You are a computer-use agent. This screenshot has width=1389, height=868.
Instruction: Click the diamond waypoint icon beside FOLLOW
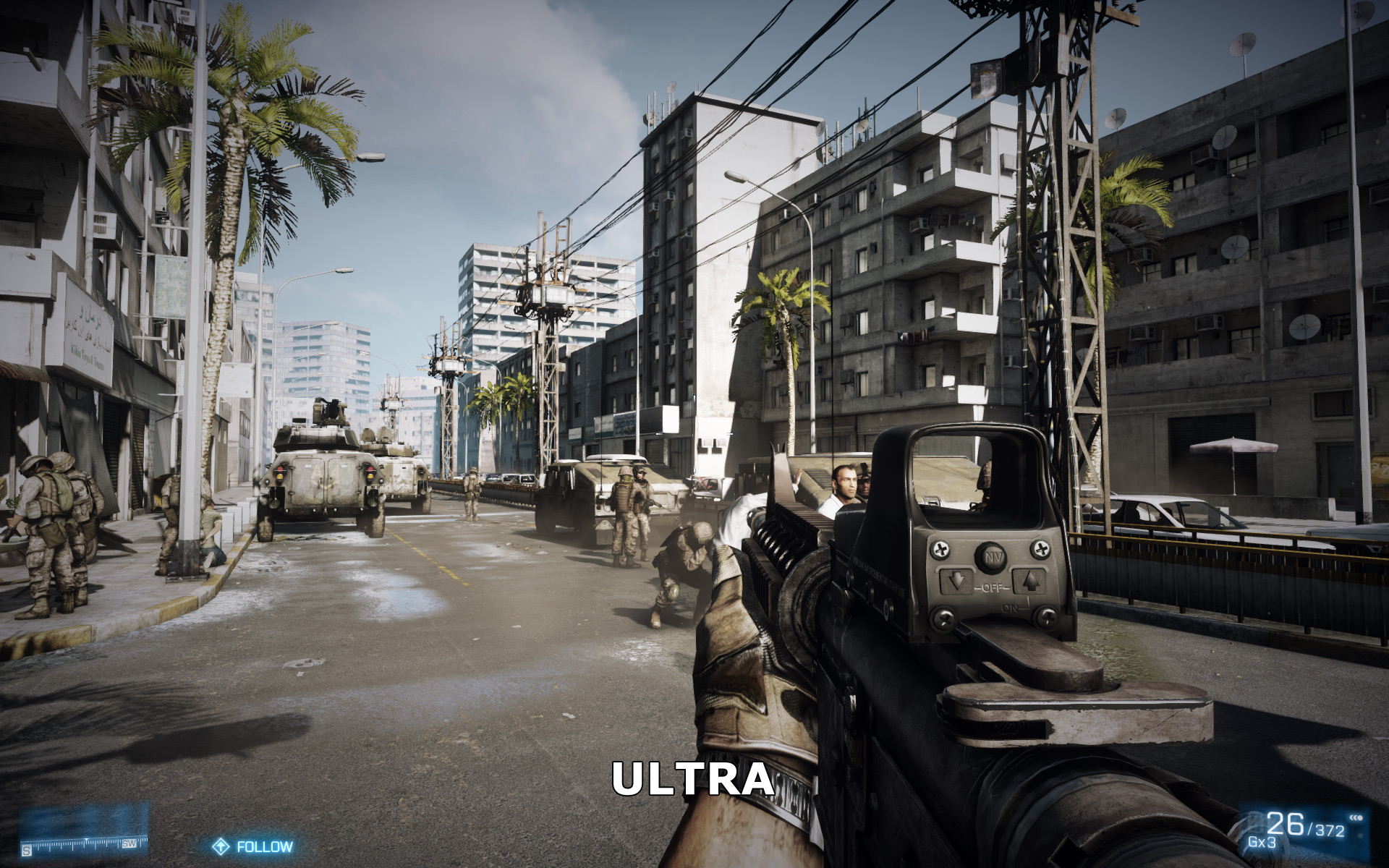[222, 846]
